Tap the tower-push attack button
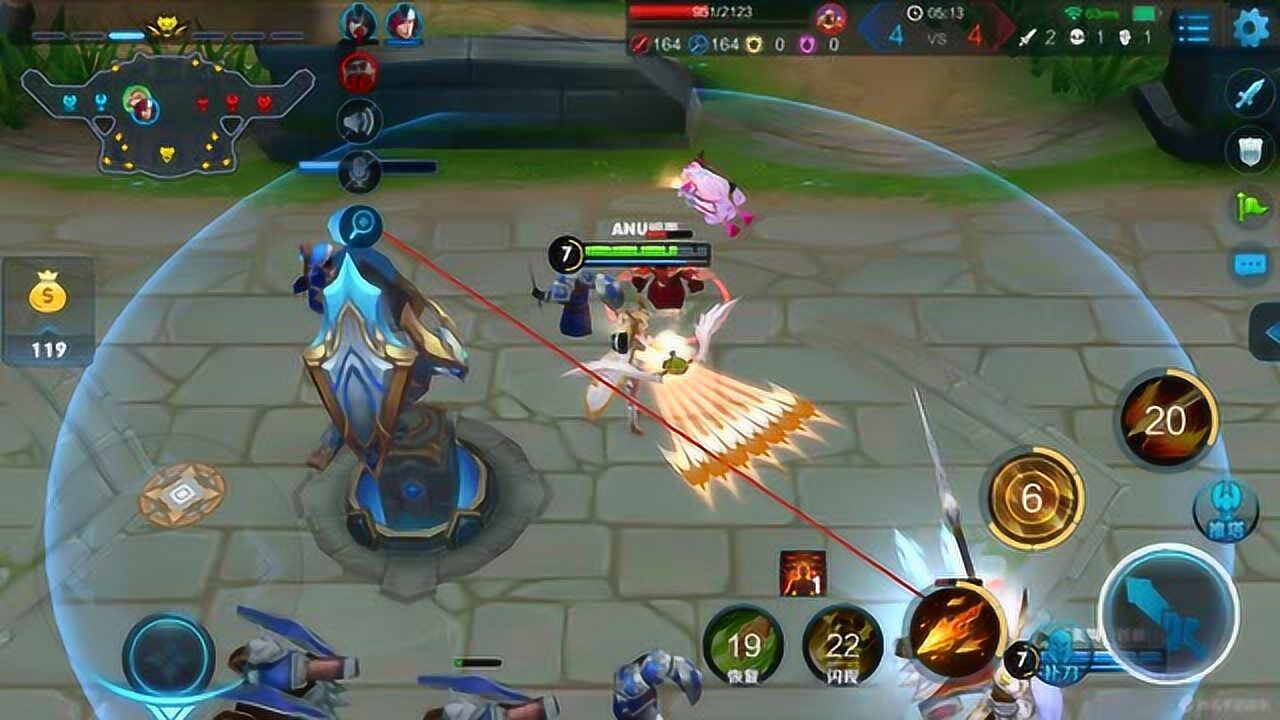 1225,508
